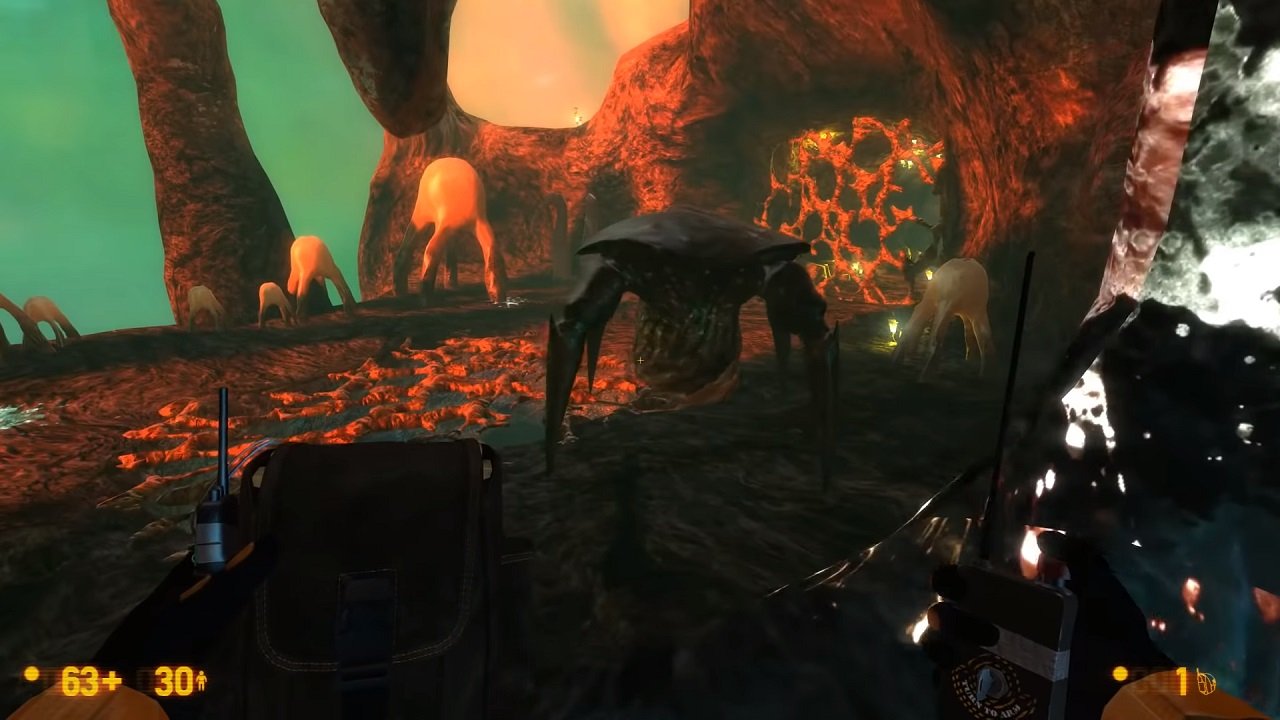Click the grenade icon next to the 1 counter
The height and width of the screenshot is (720, 1280).
point(1206,681)
